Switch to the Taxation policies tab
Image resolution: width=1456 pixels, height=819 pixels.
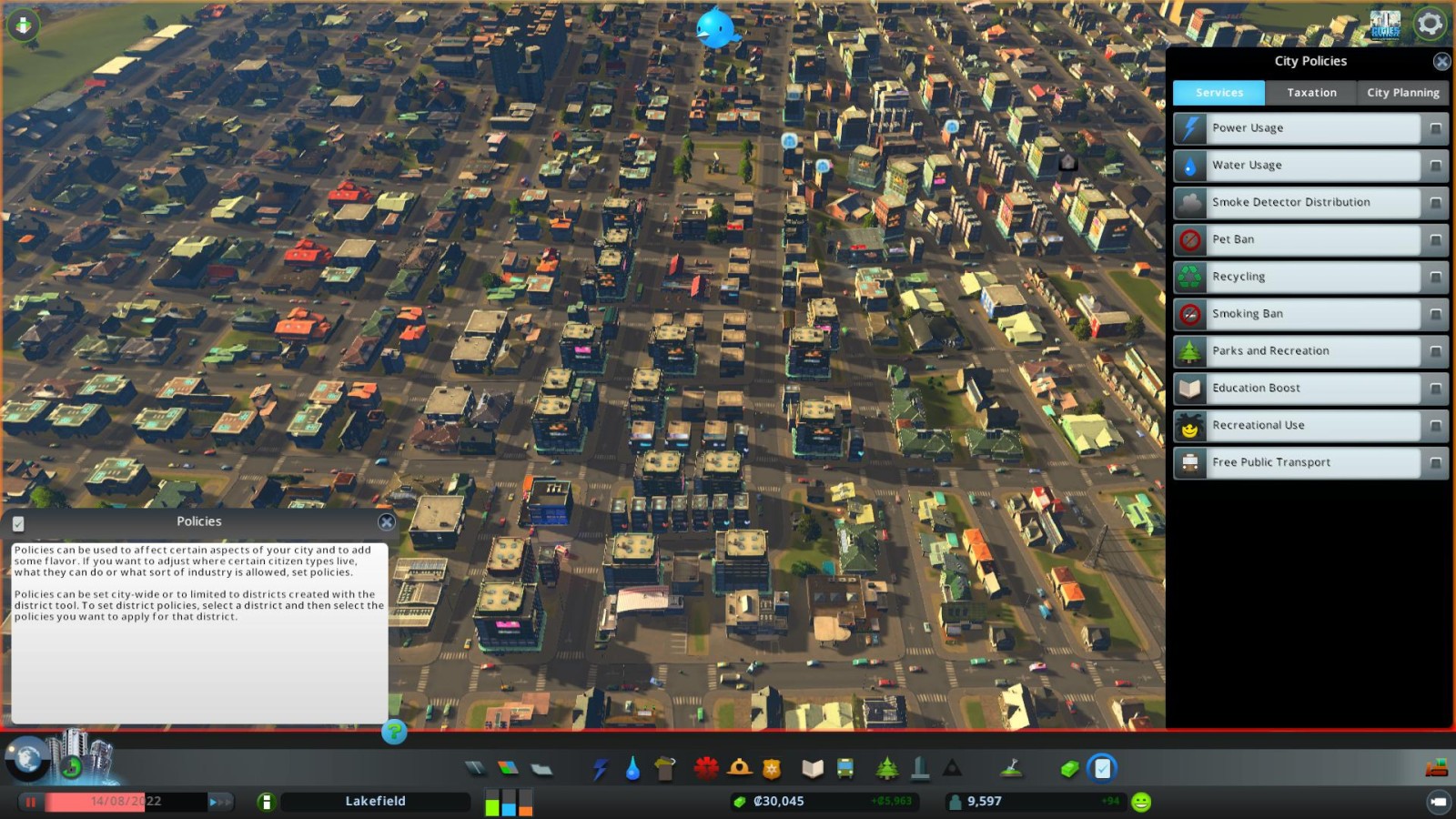click(x=1310, y=93)
